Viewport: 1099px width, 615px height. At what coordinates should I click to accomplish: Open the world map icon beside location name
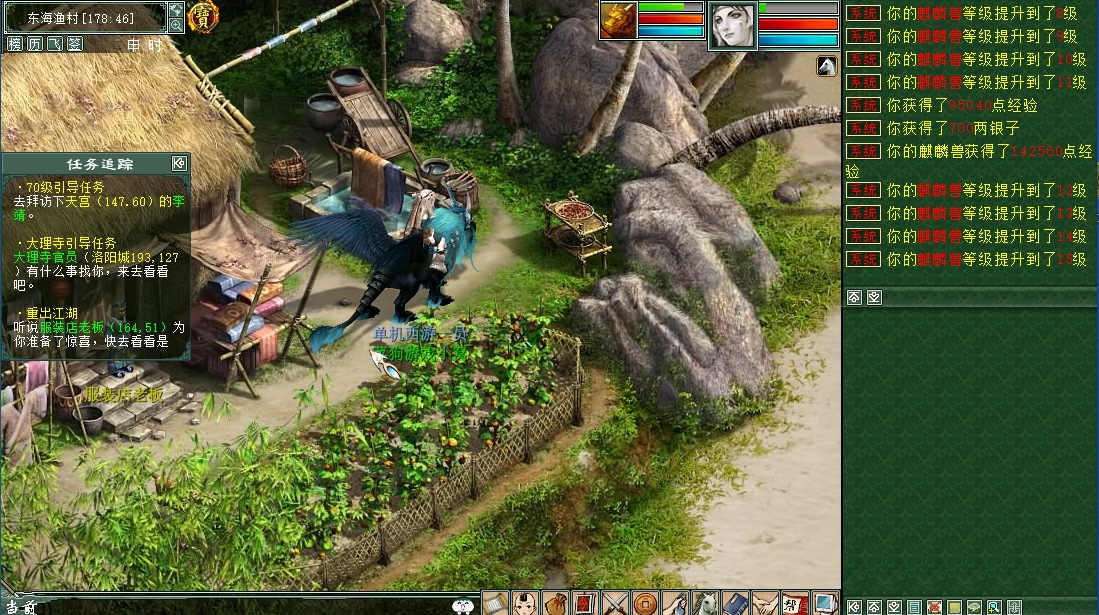[x=176, y=10]
